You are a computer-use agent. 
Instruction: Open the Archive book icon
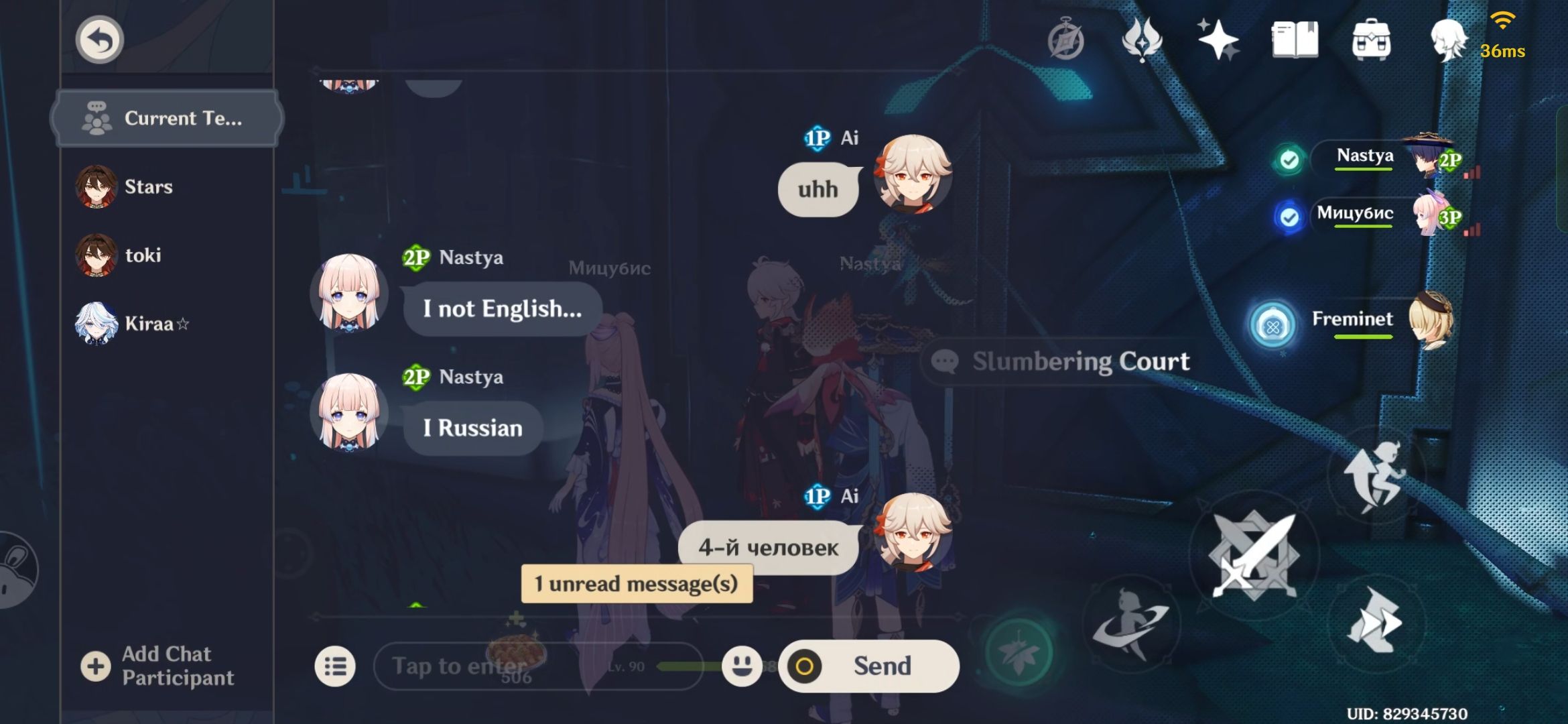point(1295,40)
